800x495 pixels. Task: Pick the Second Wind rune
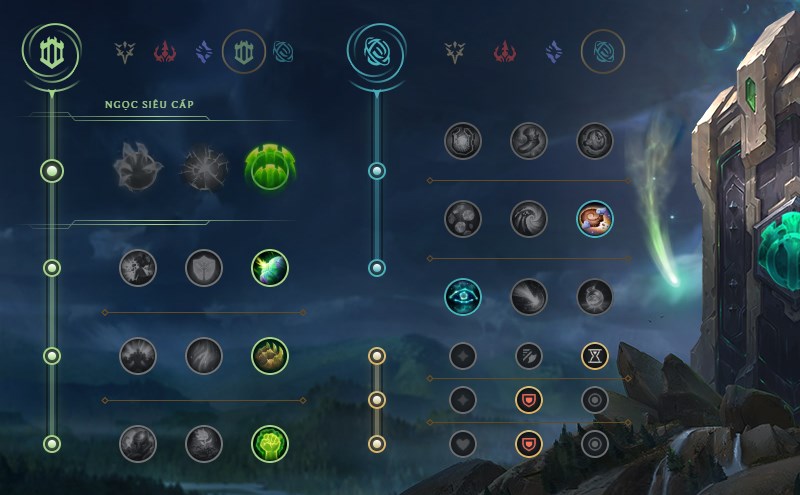(x=203, y=355)
